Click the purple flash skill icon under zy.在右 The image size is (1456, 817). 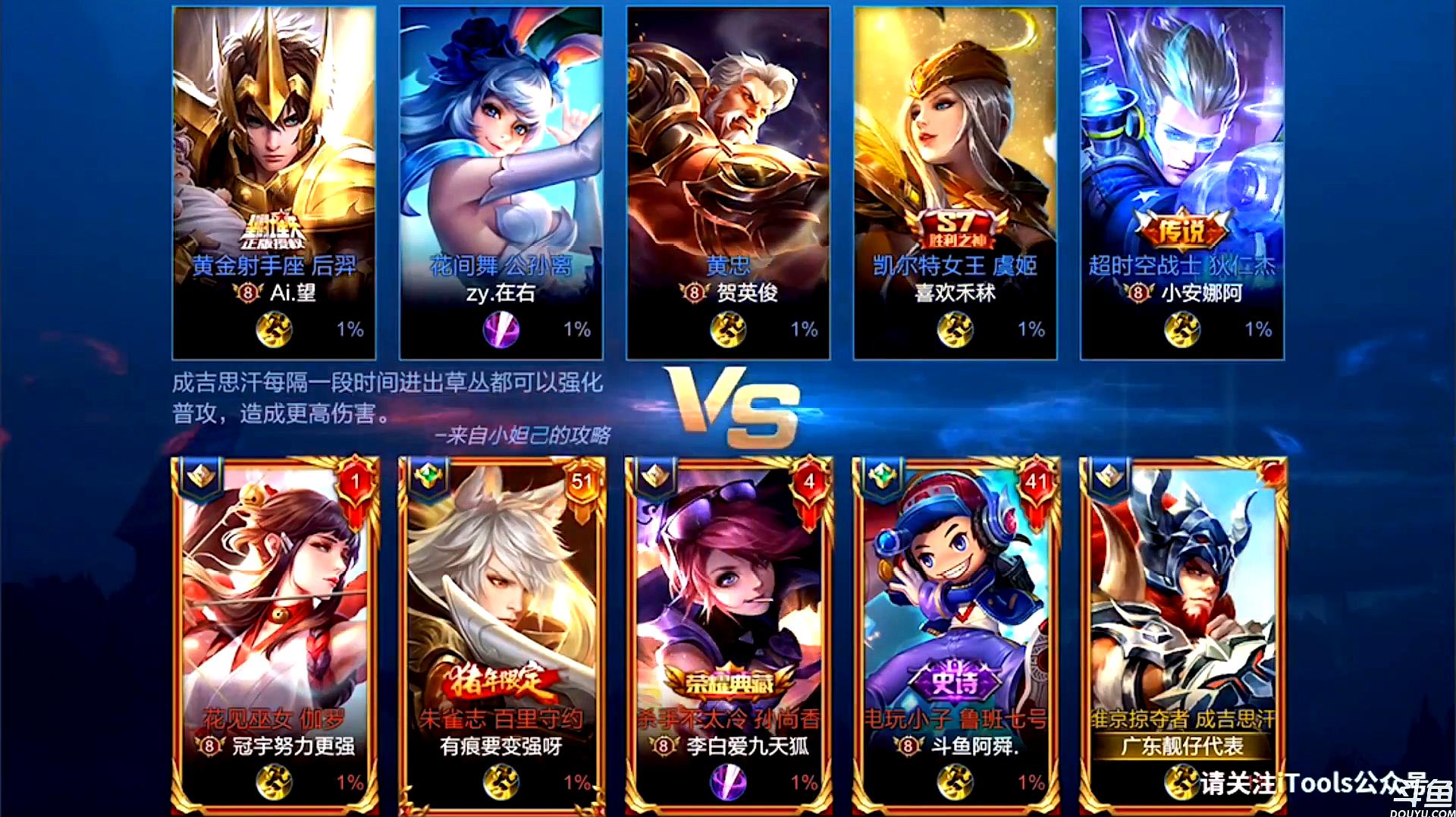500,330
